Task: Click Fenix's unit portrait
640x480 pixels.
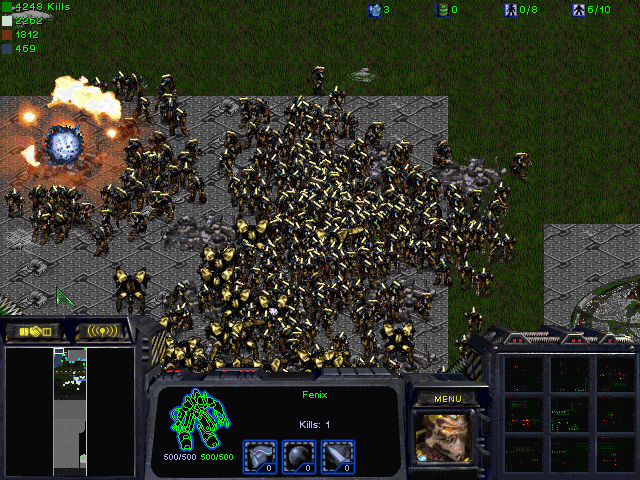Action: point(447,438)
